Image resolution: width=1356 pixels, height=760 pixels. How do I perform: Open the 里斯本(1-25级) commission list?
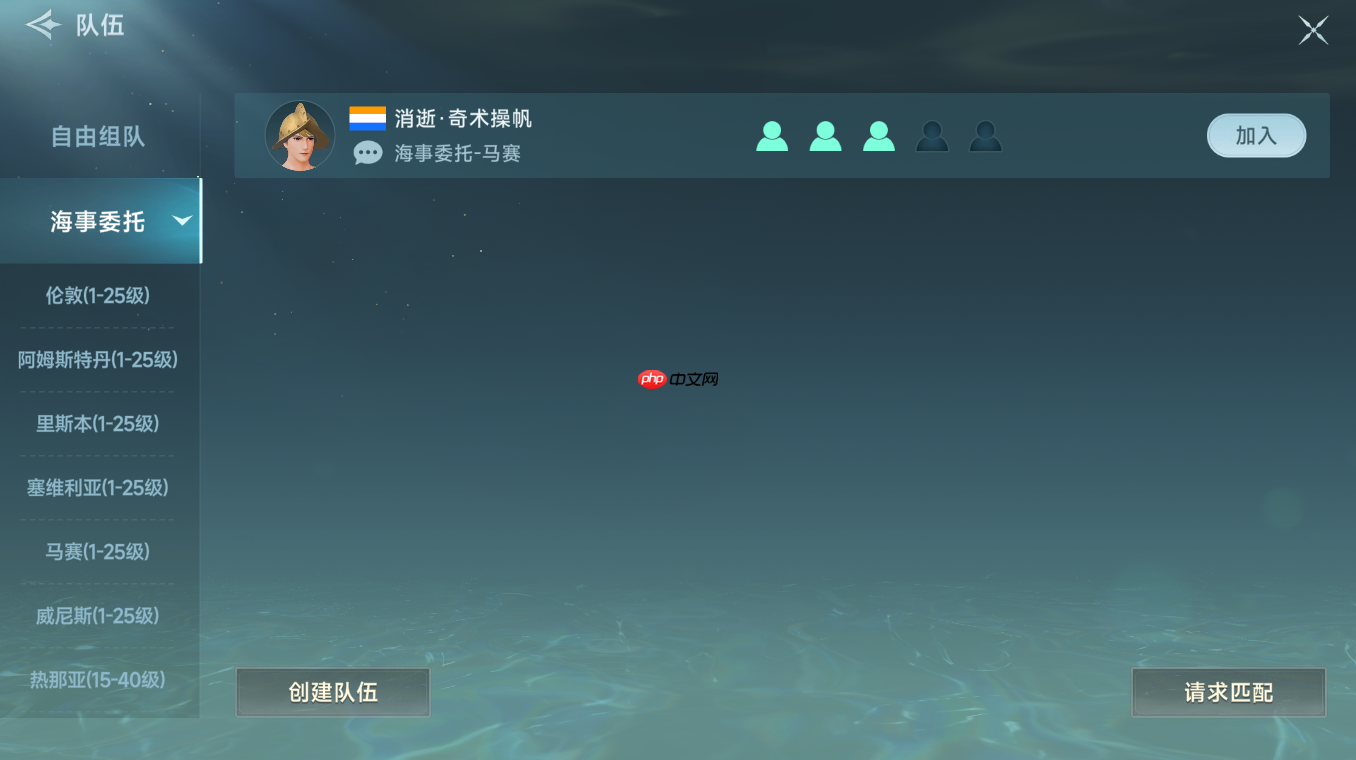coord(98,424)
